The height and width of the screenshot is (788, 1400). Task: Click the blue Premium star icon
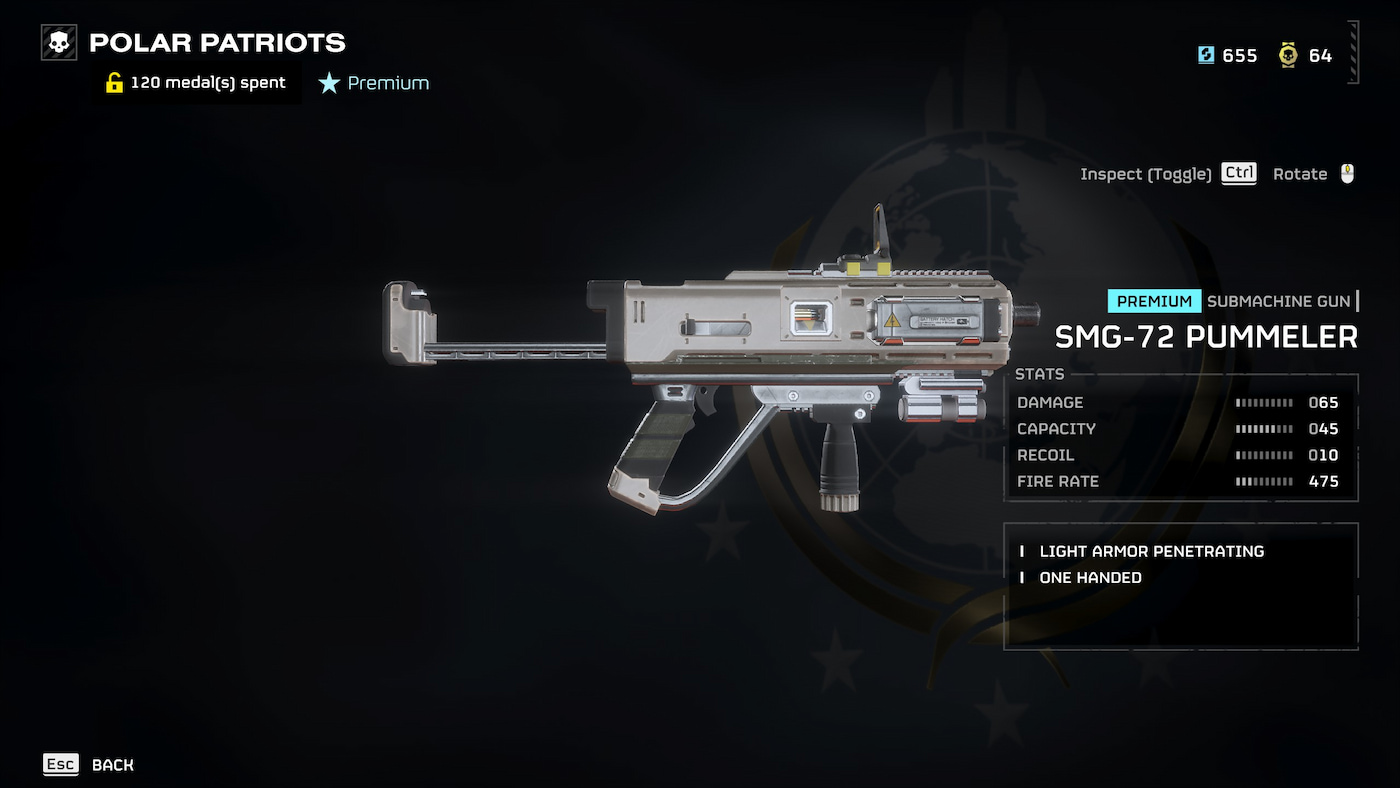pyautogui.click(x=330, y=83)
